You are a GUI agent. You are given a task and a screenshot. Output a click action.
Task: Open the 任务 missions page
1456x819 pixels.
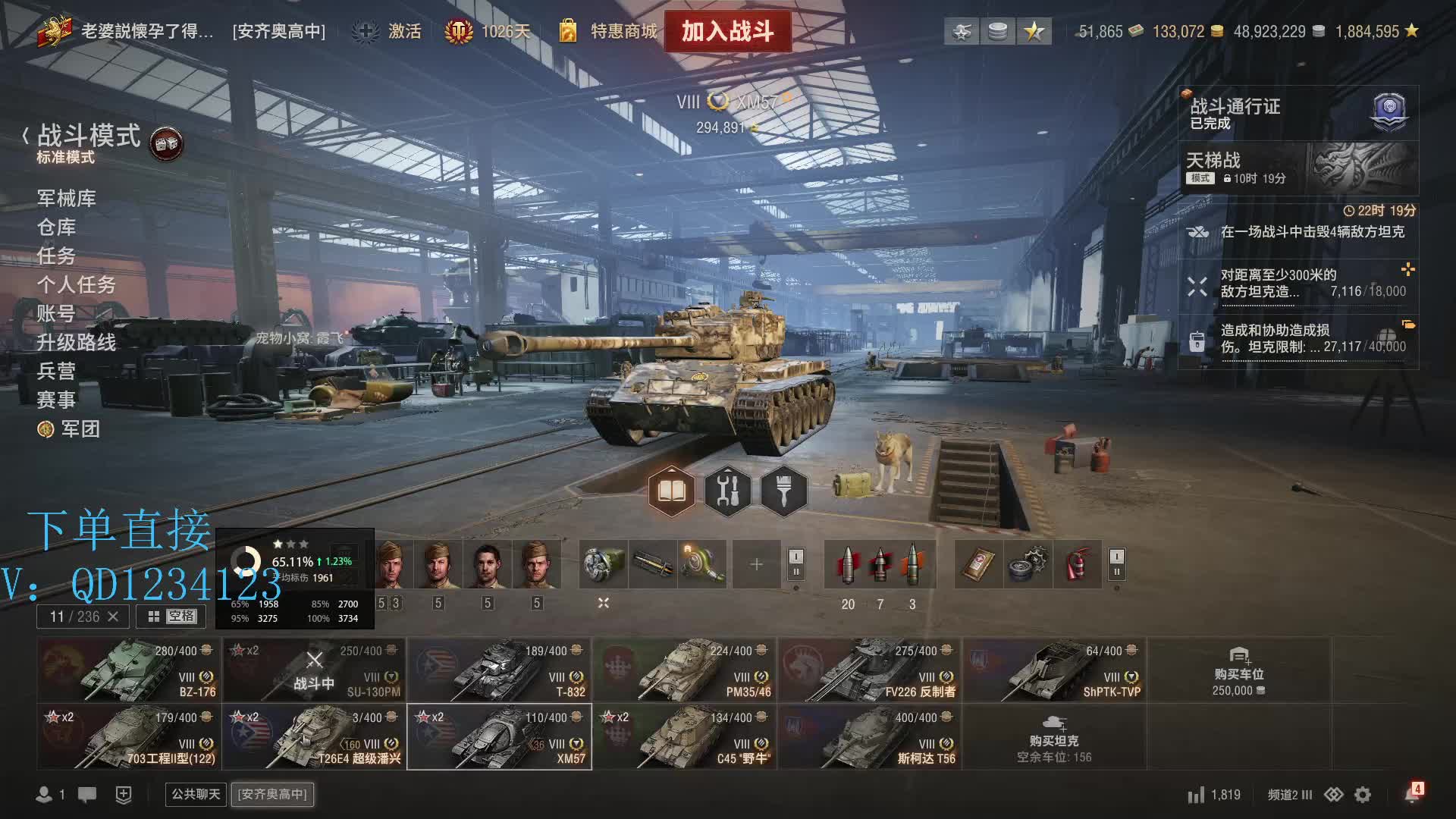(x=57, y=256)
